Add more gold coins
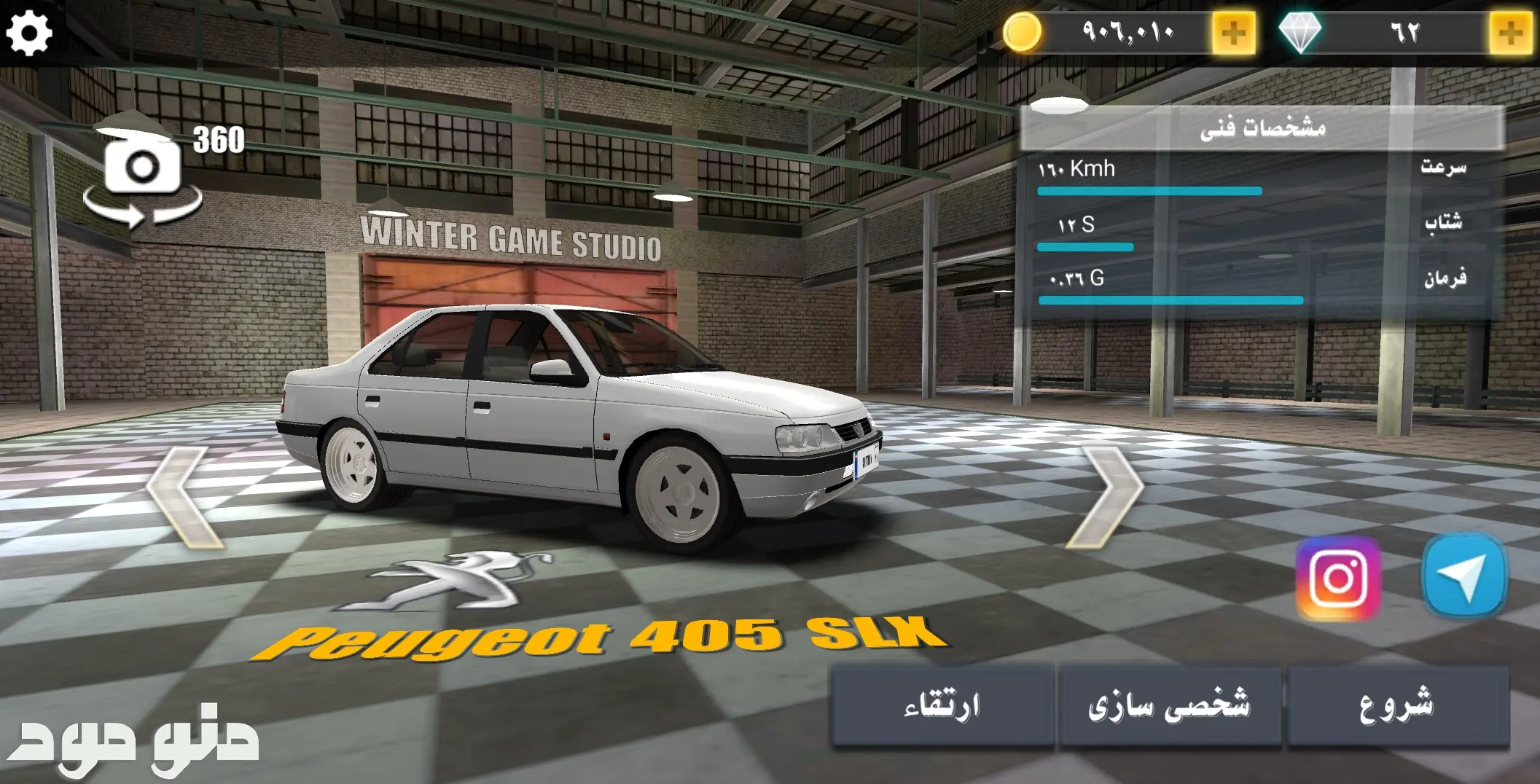This screenshot has width=1540, height=784. pos(1232,33)
